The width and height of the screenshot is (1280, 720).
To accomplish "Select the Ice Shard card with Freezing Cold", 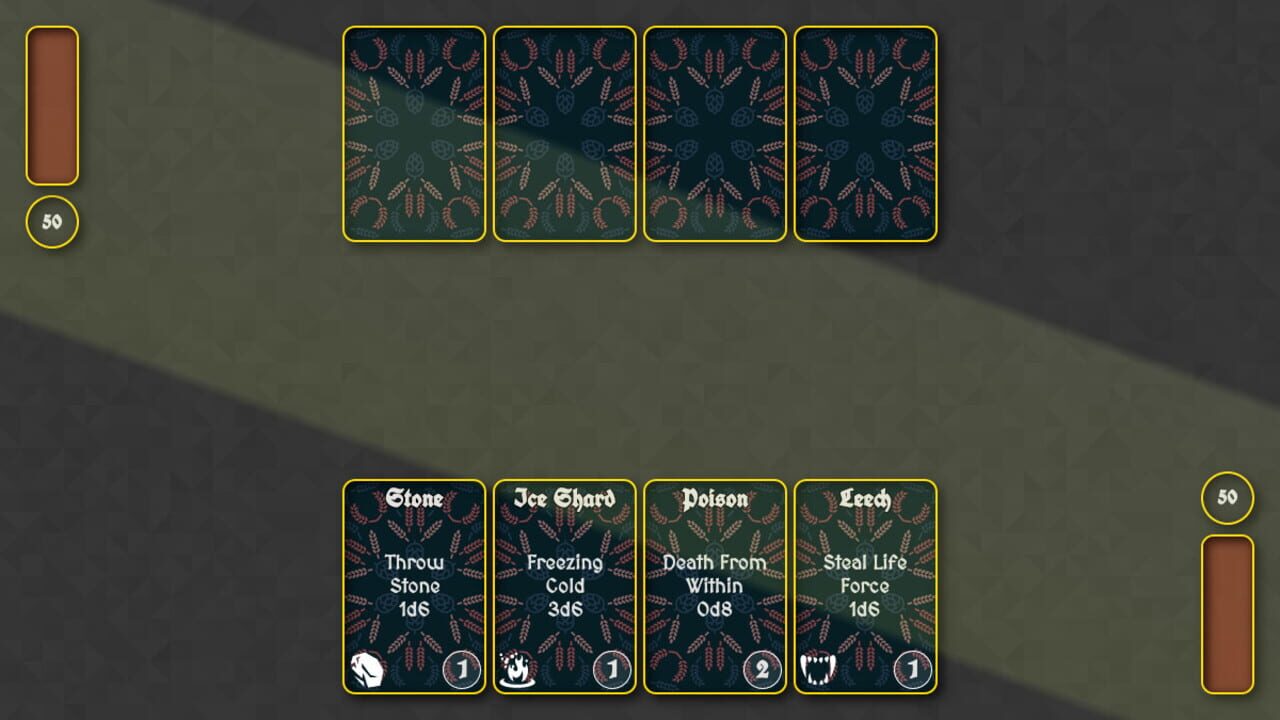I will (x=563, y=588).
